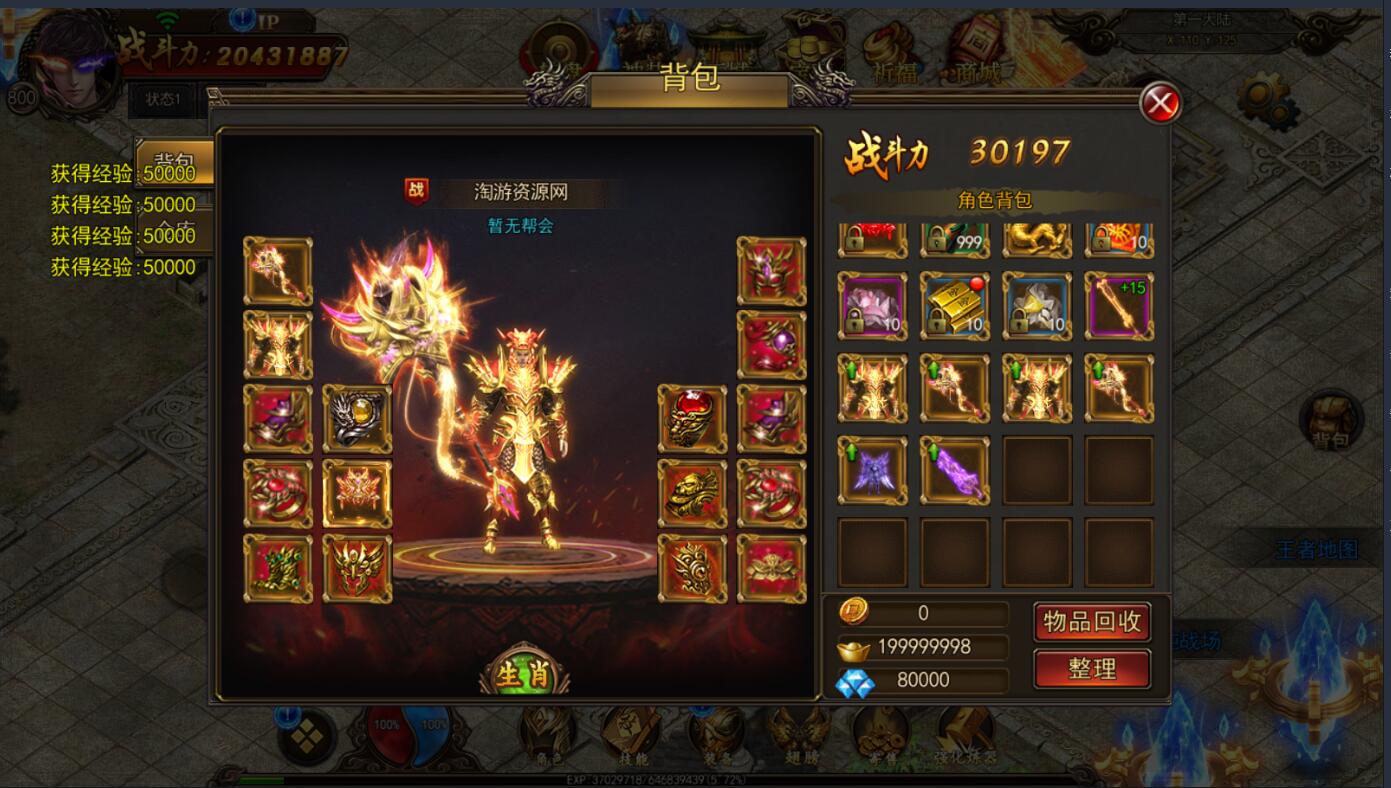Open the 翅膀 wings menu
This screenshot has height=788, width=1391.
coord(798,735)
